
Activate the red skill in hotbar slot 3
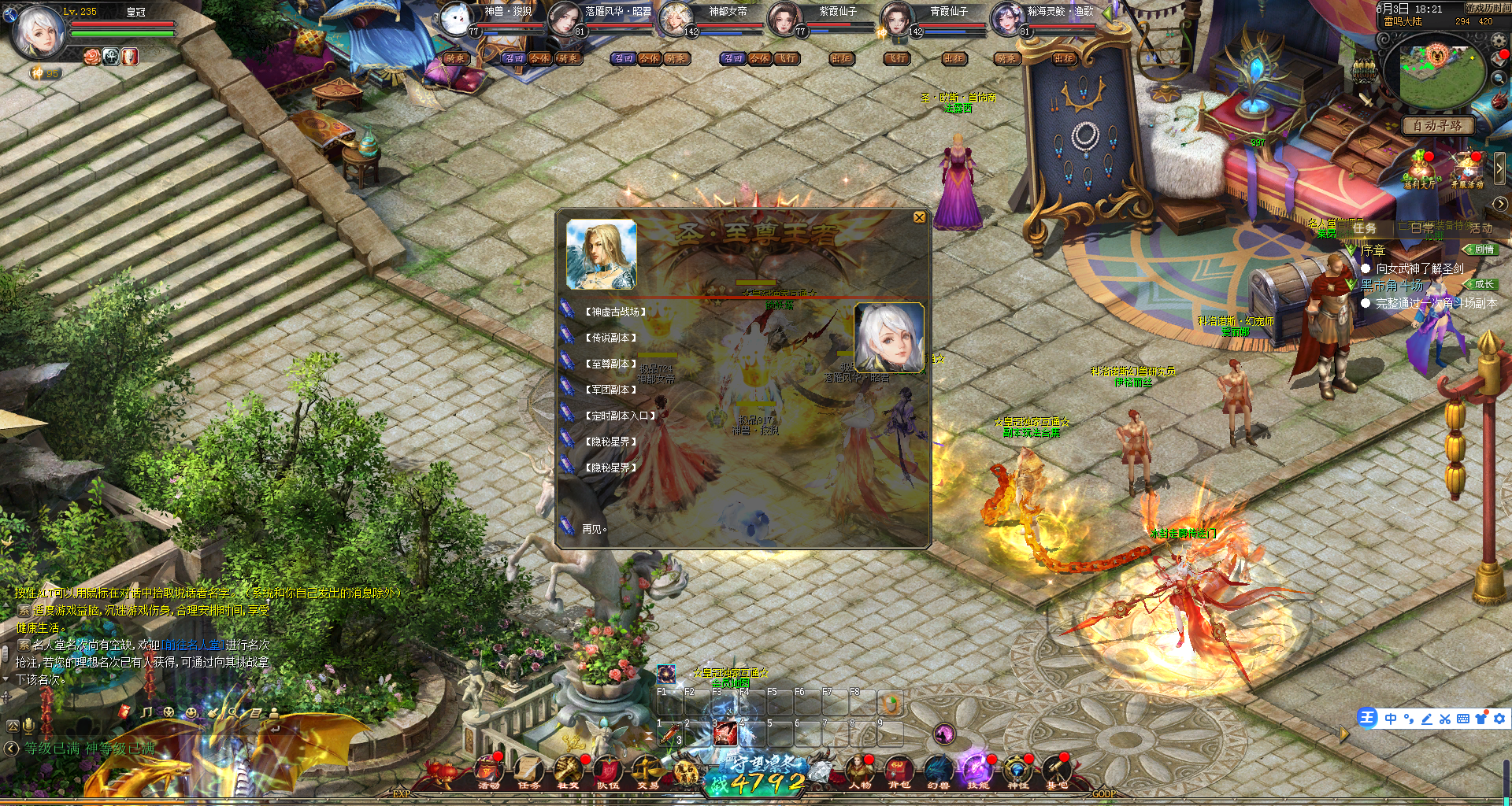click(x=724, y=734)
